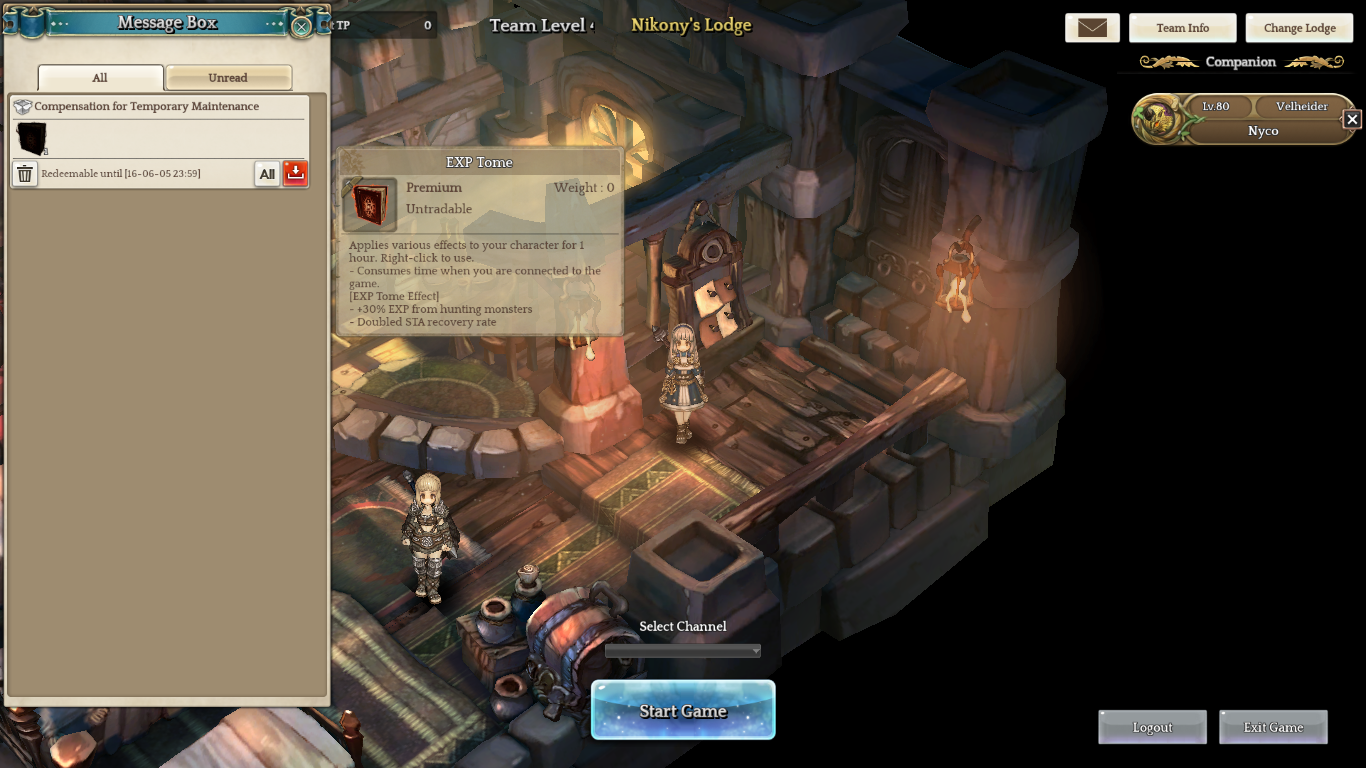Delete the maintenance compensation message
The image size is (1366, 768).
[25, 174]
